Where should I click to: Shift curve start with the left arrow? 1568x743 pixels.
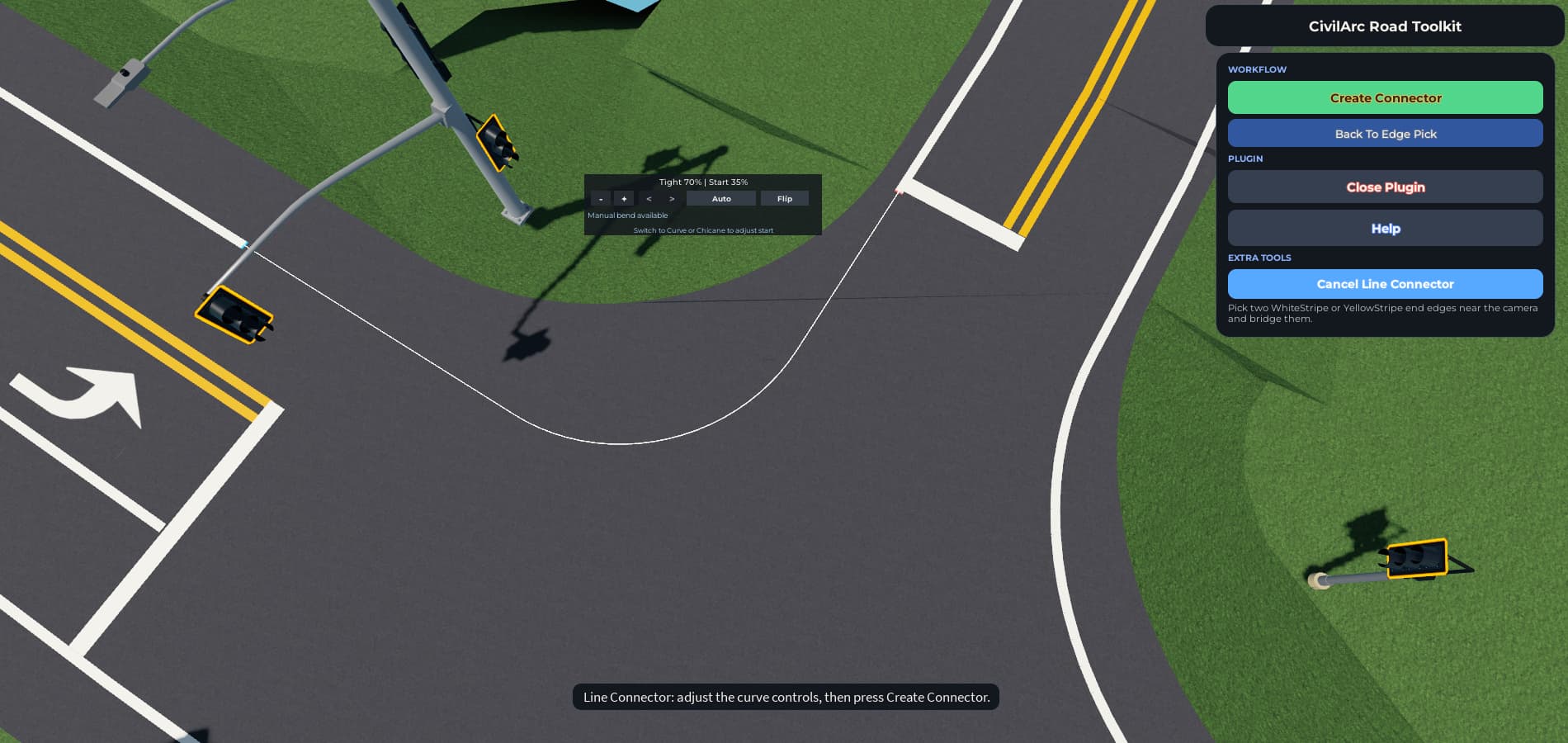coord(649,199)
